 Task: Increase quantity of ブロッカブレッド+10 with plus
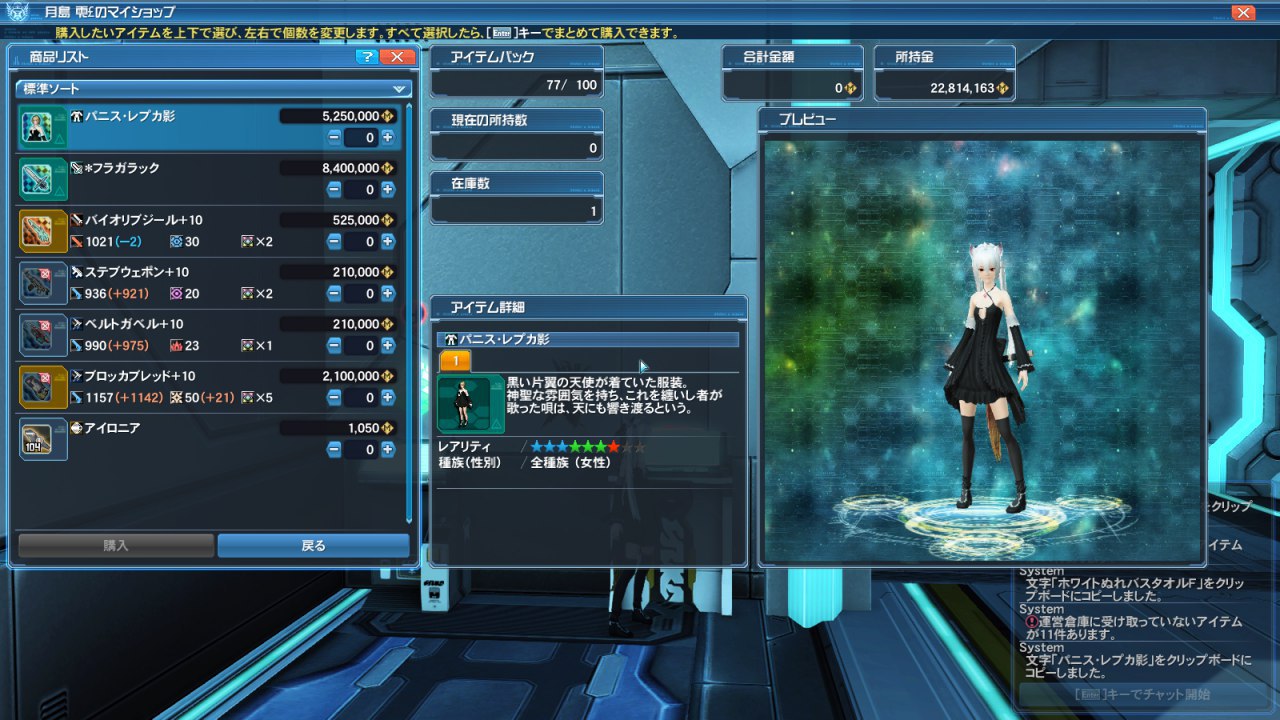pos(387,397)
